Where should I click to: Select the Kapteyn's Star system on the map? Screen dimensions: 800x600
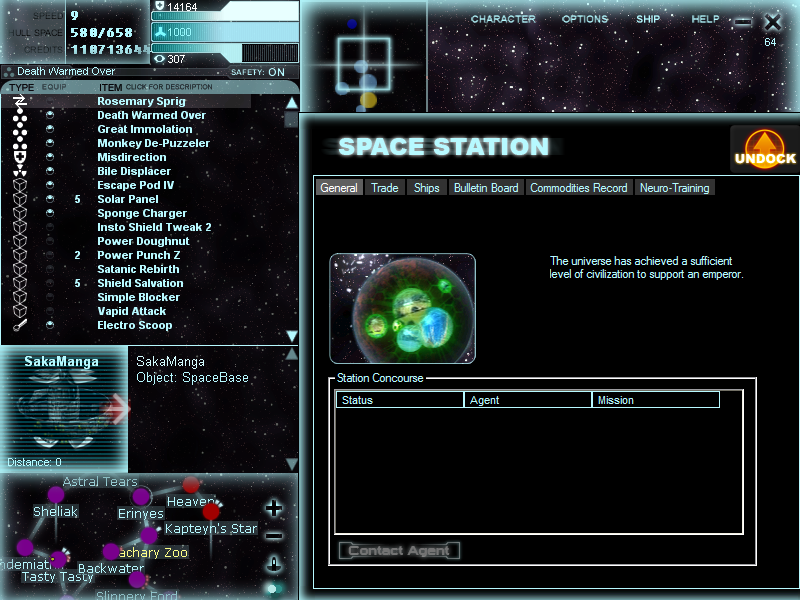tap(210, 528)
